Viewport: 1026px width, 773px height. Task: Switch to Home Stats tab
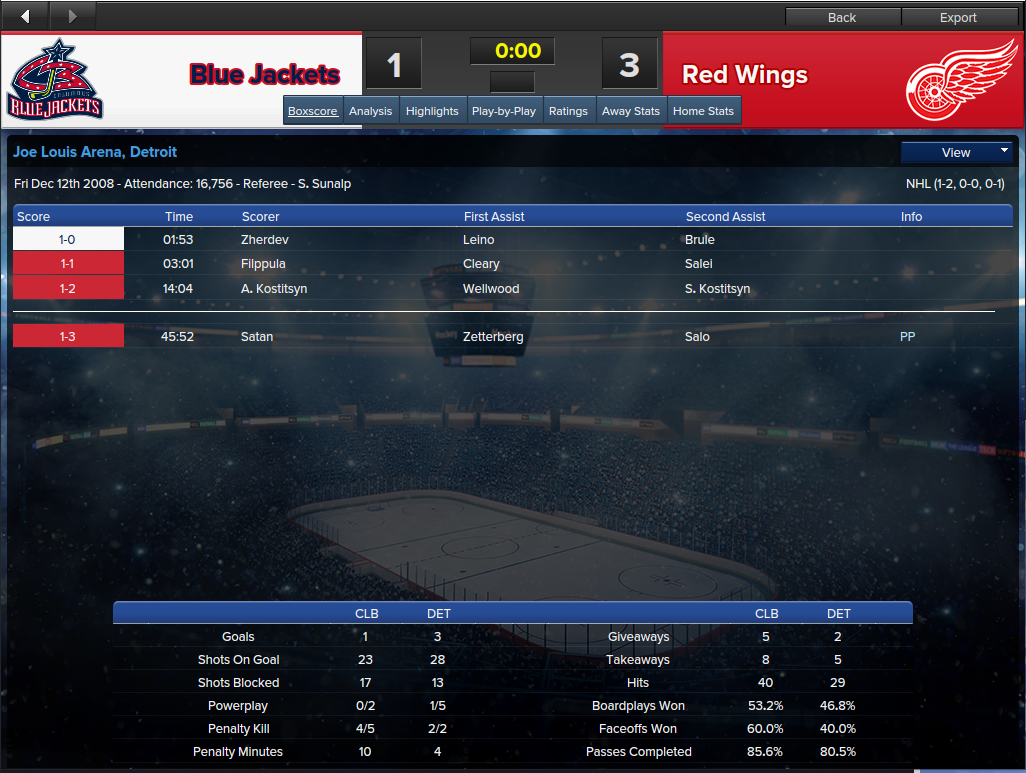(x=703, y=111)
